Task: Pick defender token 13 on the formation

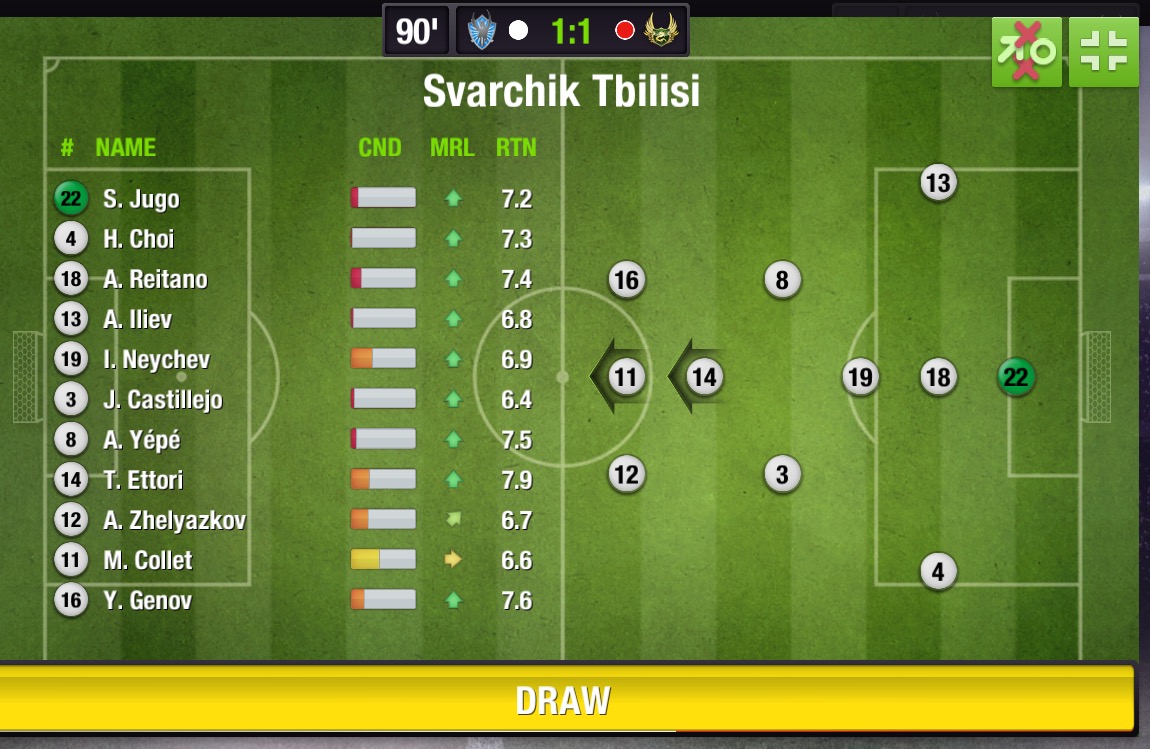Action: click(937, 183)
